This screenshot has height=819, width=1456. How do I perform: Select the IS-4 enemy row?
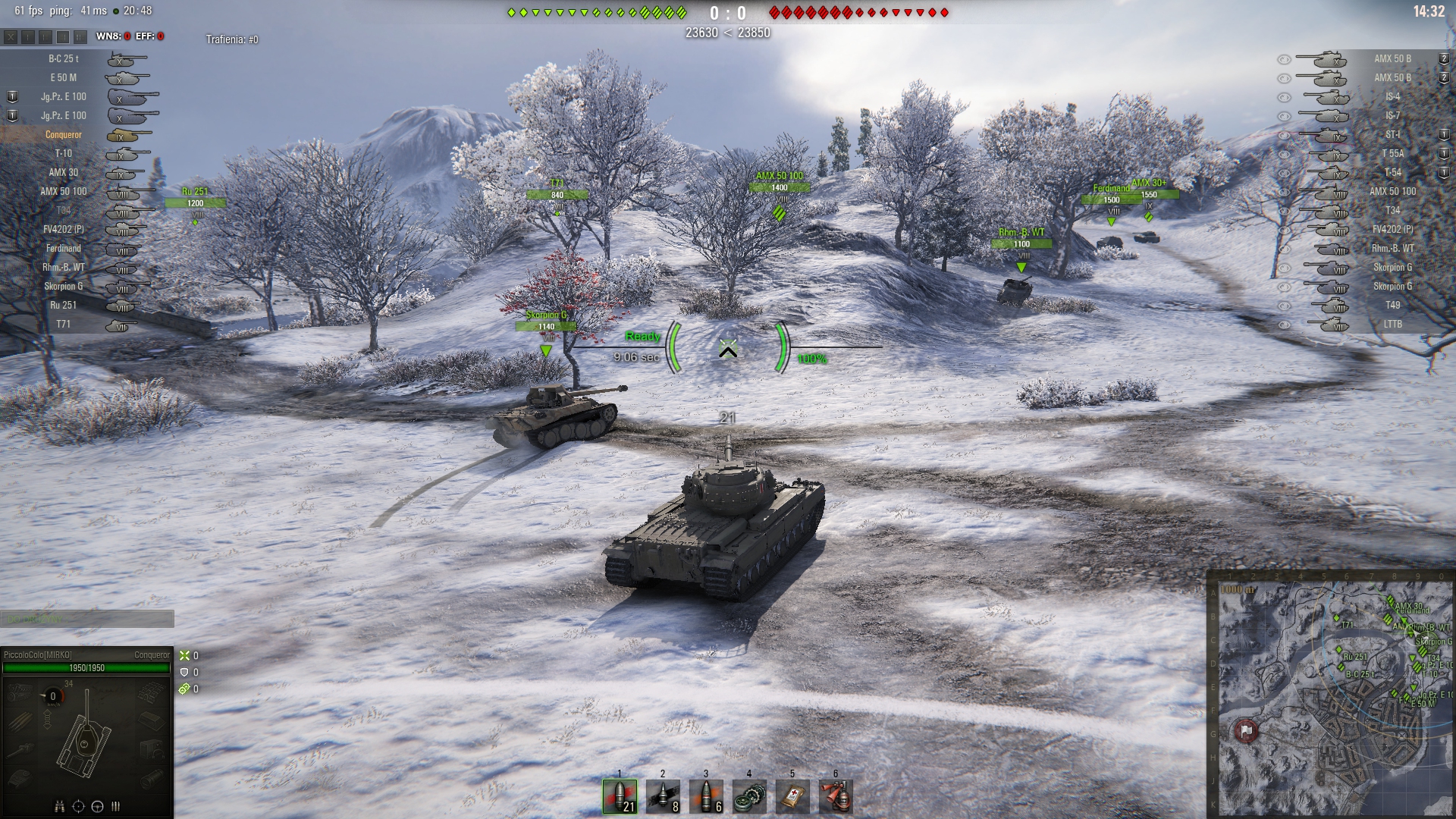pos(1392,96)
